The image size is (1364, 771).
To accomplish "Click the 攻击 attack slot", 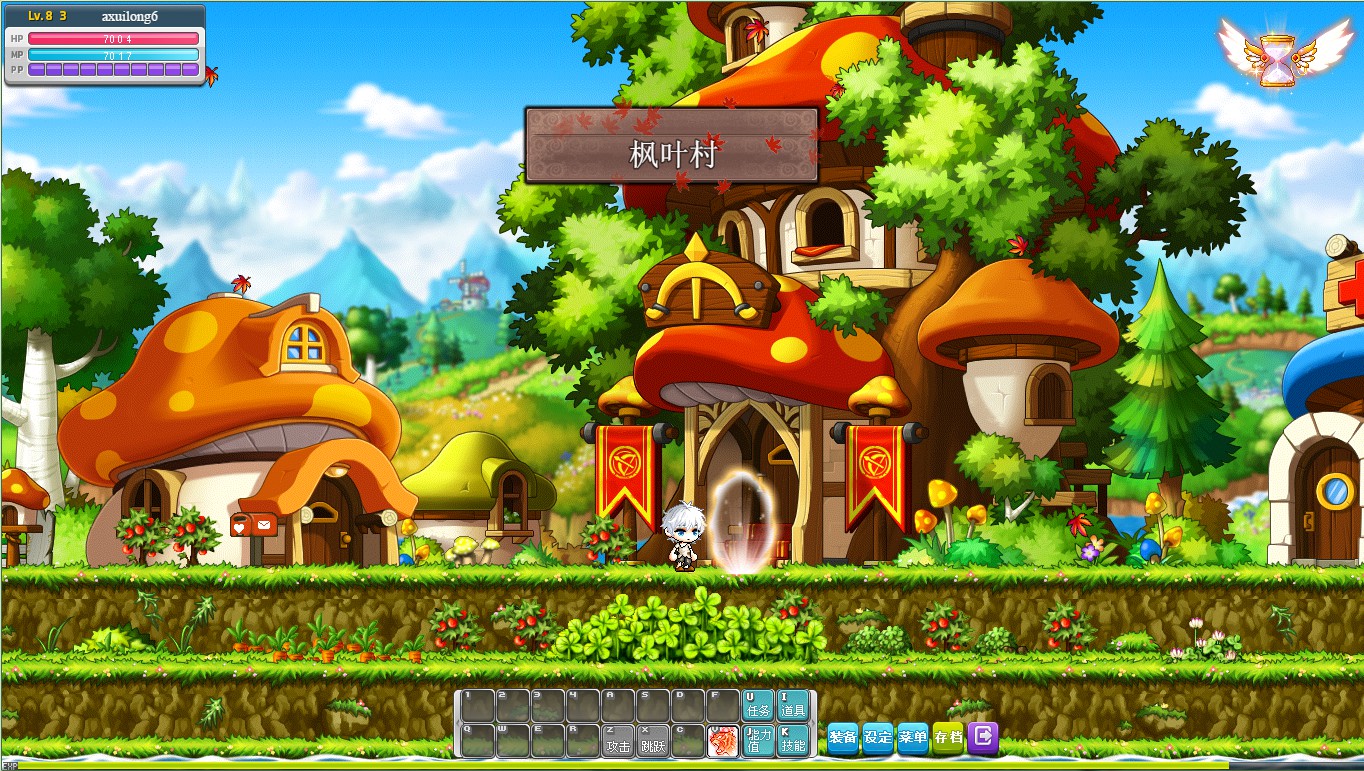I will click(618, 741).
